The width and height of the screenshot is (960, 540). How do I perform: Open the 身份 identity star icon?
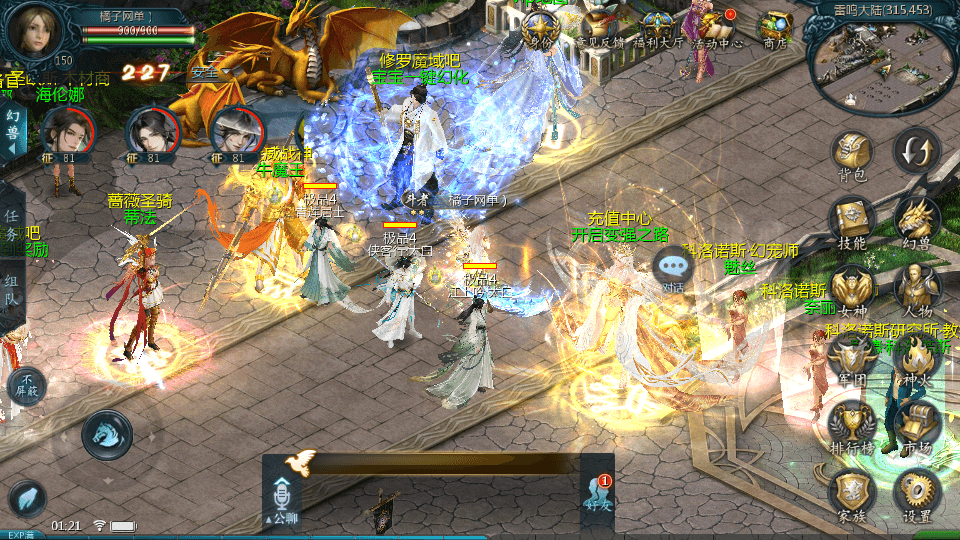pos(540,28)
